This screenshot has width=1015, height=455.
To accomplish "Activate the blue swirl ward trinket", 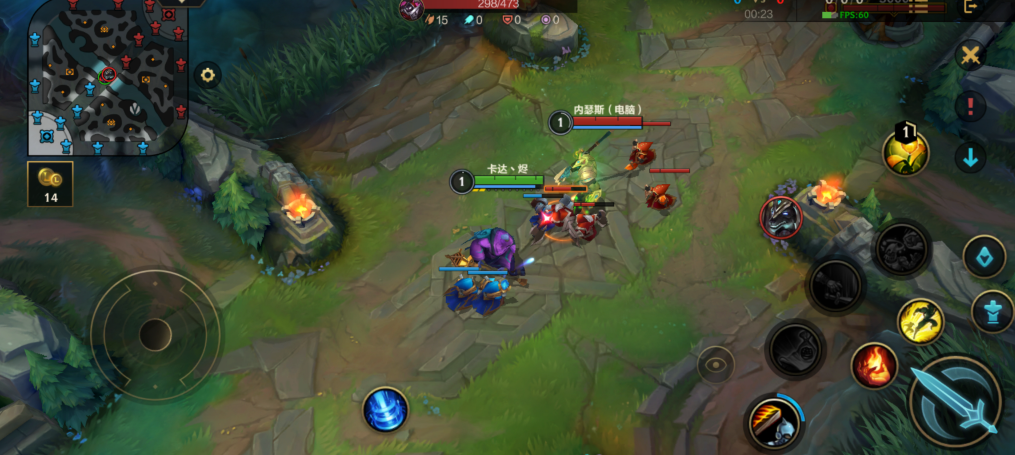I will coord(385,410).
